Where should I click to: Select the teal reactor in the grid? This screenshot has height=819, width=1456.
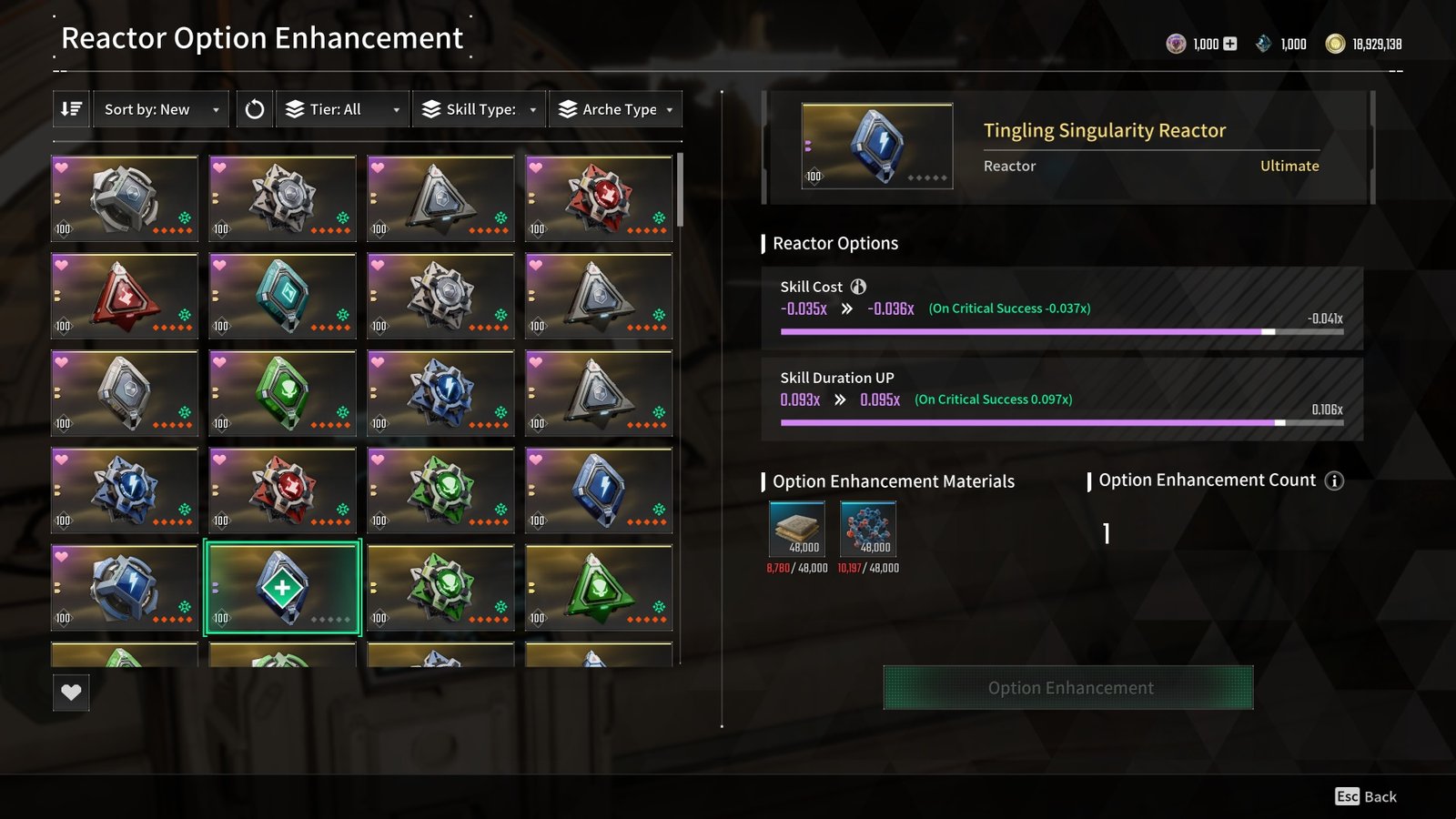(x=283, y=296)
